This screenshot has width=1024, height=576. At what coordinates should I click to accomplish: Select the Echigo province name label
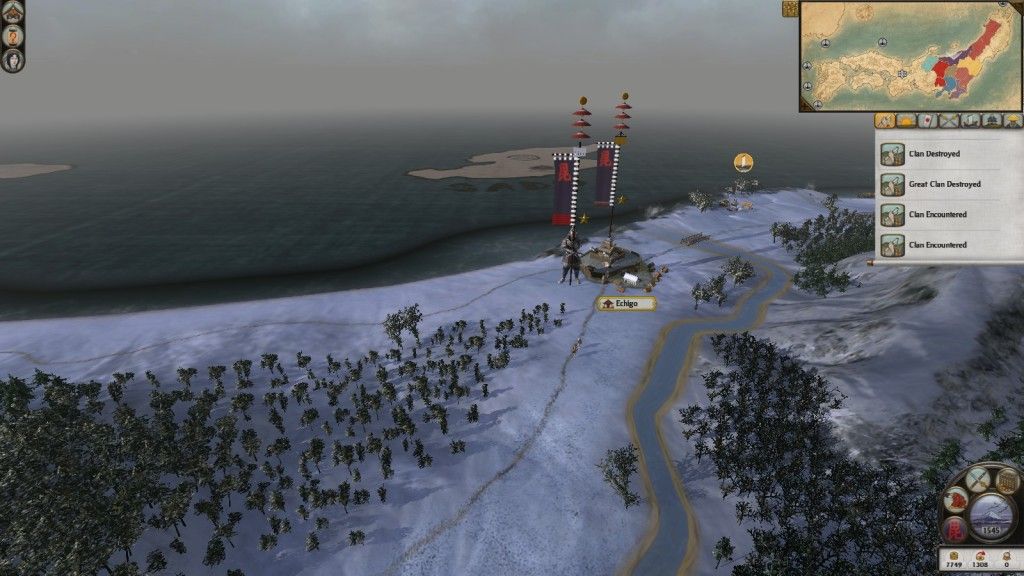[x=627, y=303]
